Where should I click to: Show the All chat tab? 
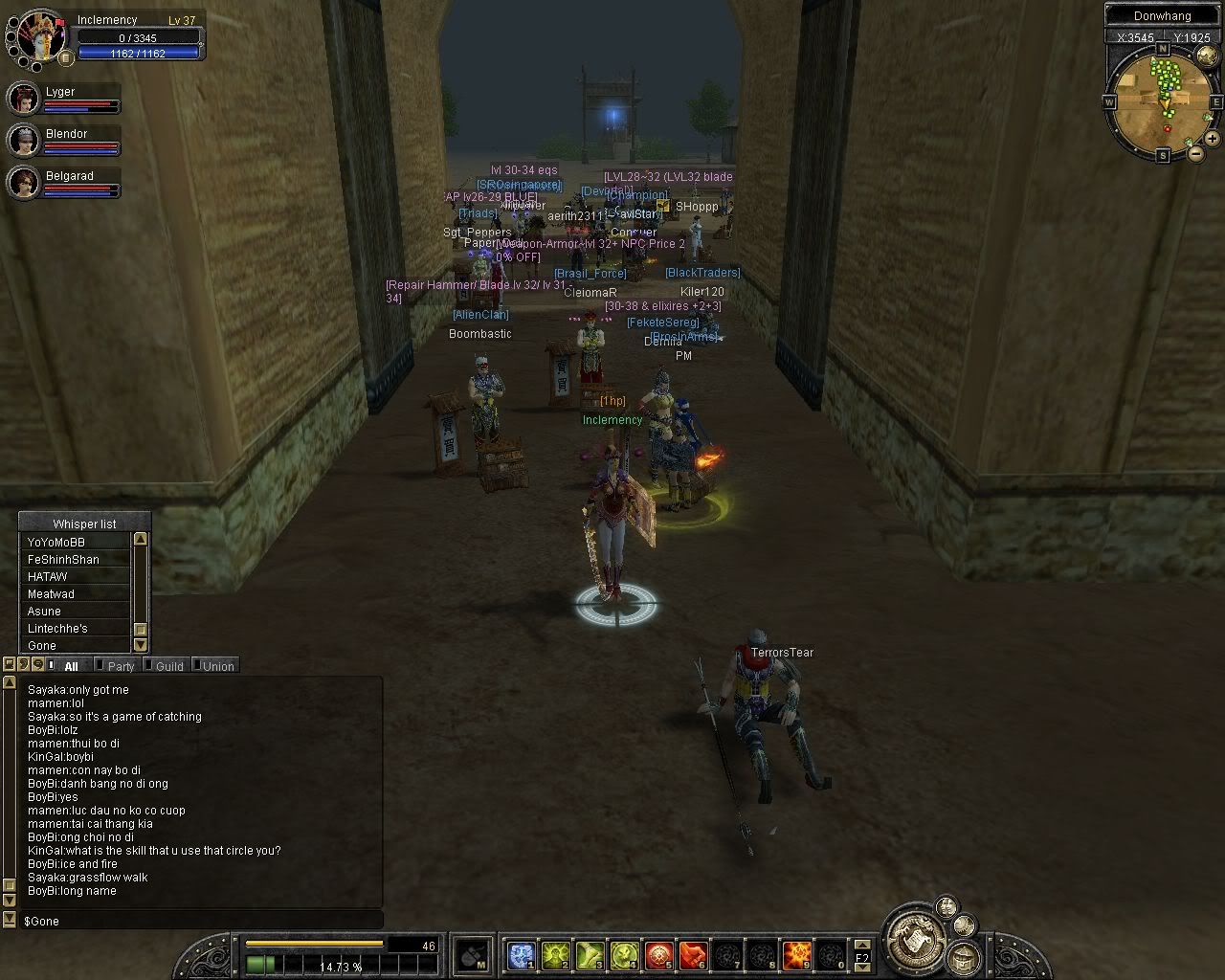click(71, 666)
